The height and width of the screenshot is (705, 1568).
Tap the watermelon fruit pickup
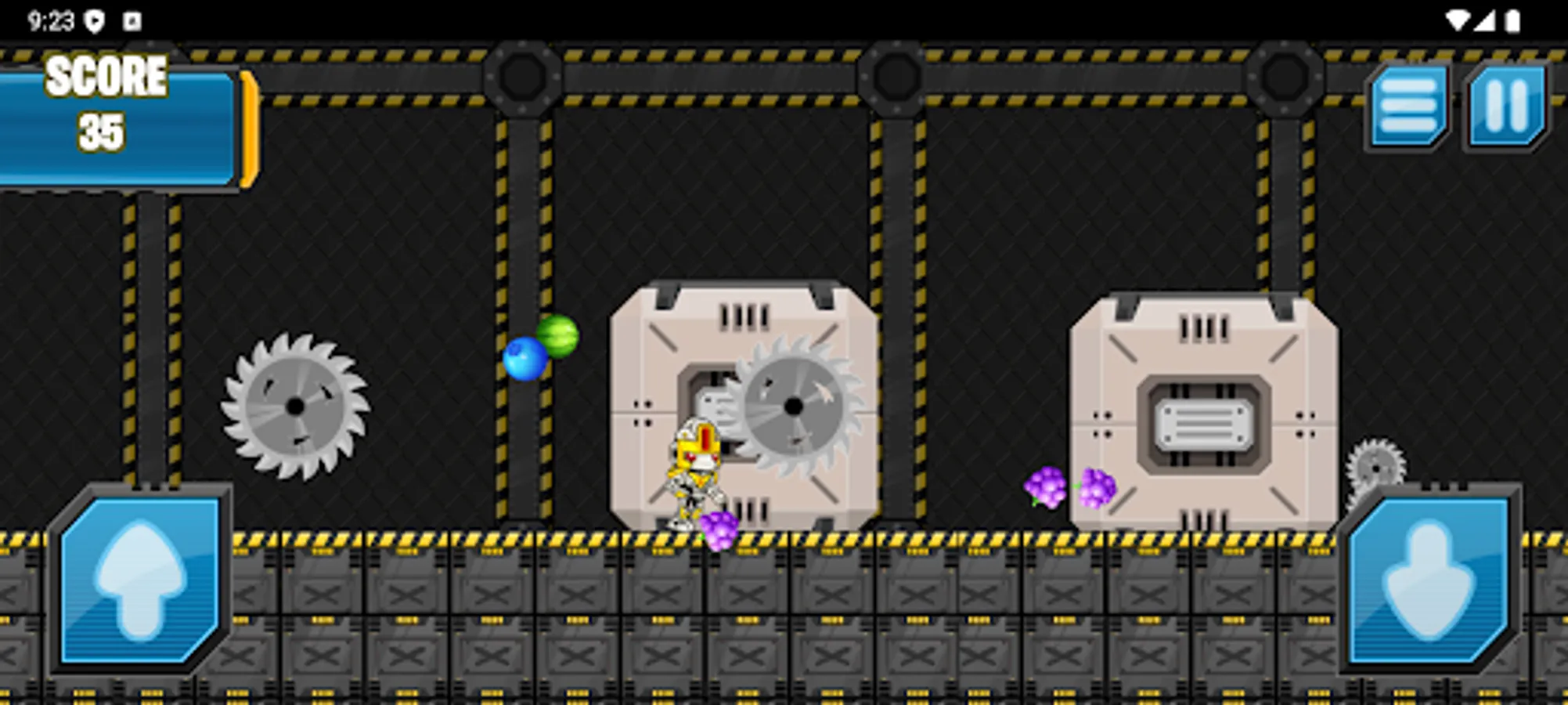[x=557, y=335]
